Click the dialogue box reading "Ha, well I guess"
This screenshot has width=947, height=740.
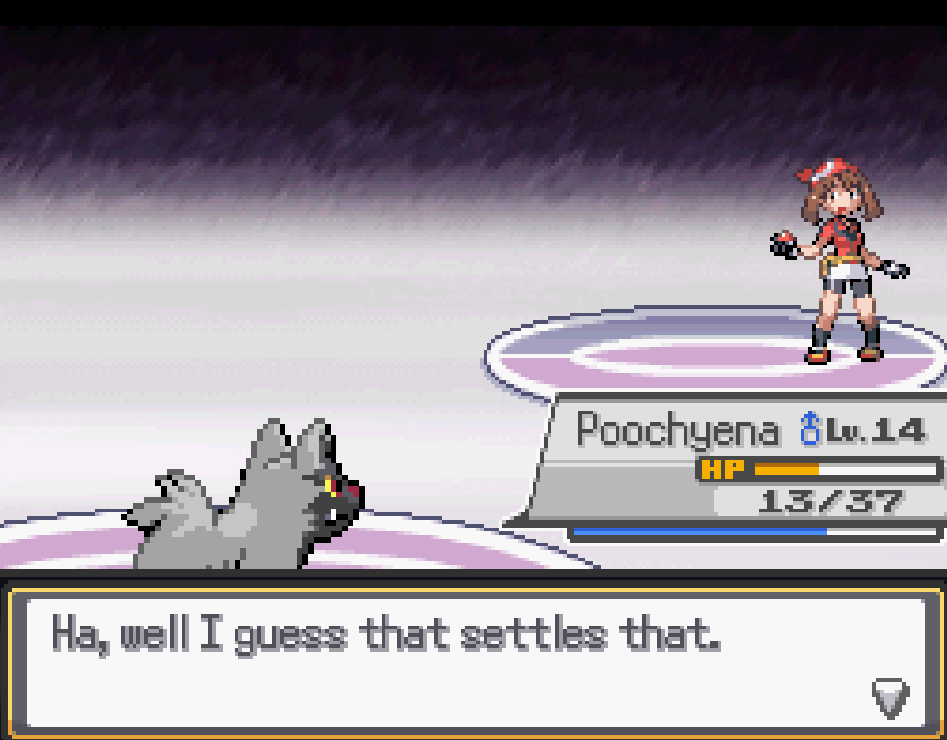[x=473, y=659]
